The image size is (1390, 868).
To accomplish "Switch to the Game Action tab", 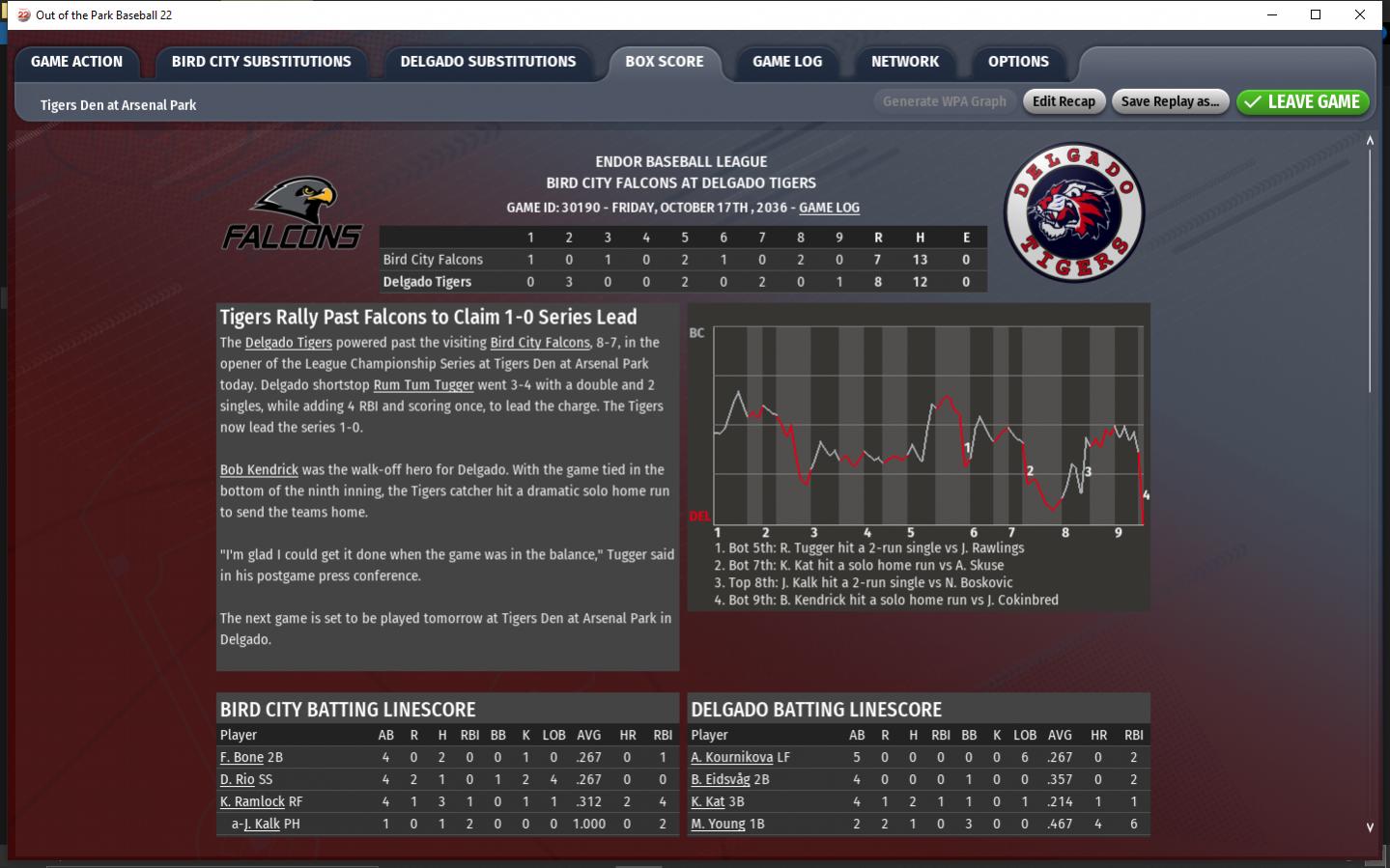I will click(76, 62).
